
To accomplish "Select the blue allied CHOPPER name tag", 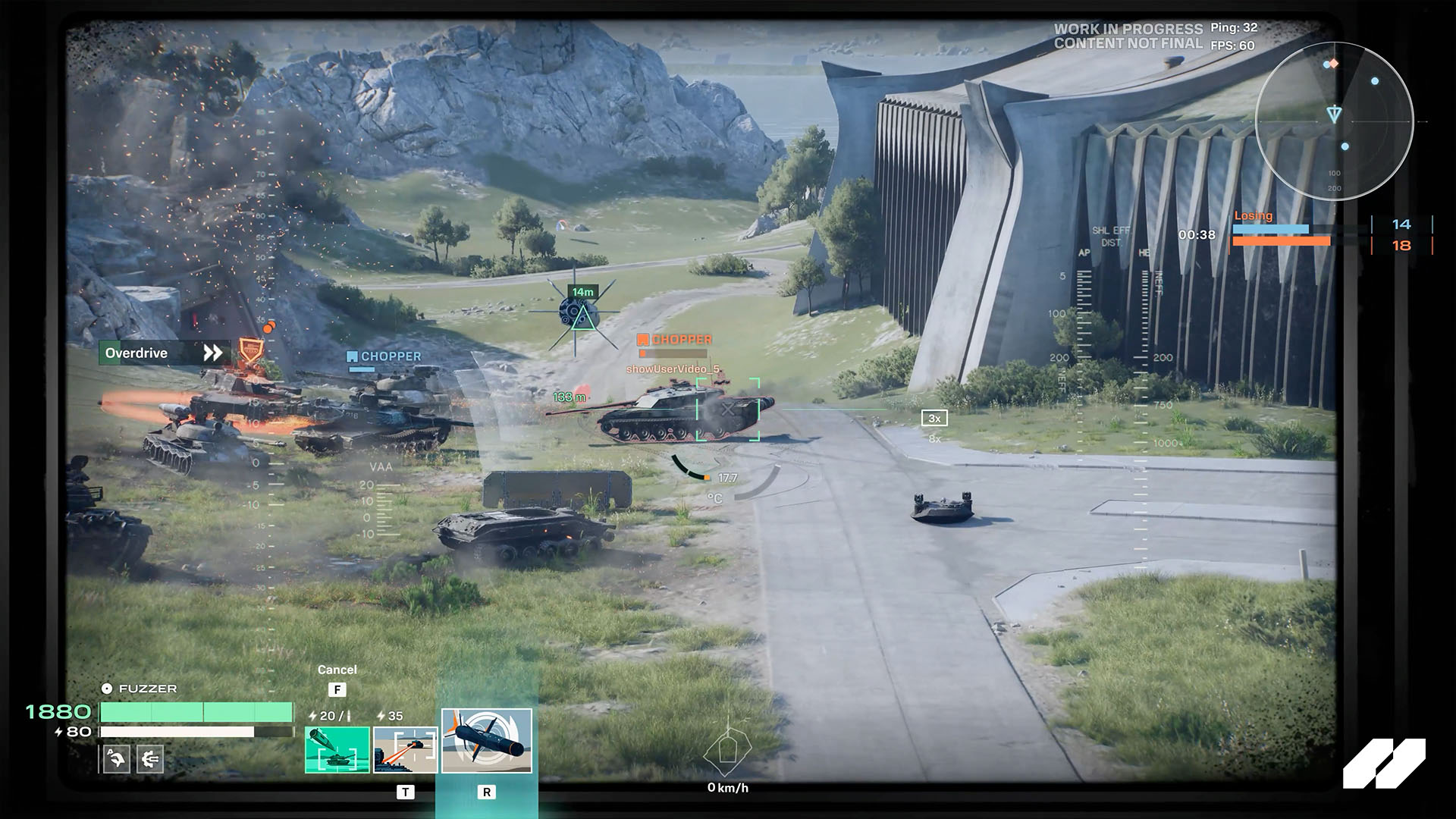I will (x=384, y=356).
